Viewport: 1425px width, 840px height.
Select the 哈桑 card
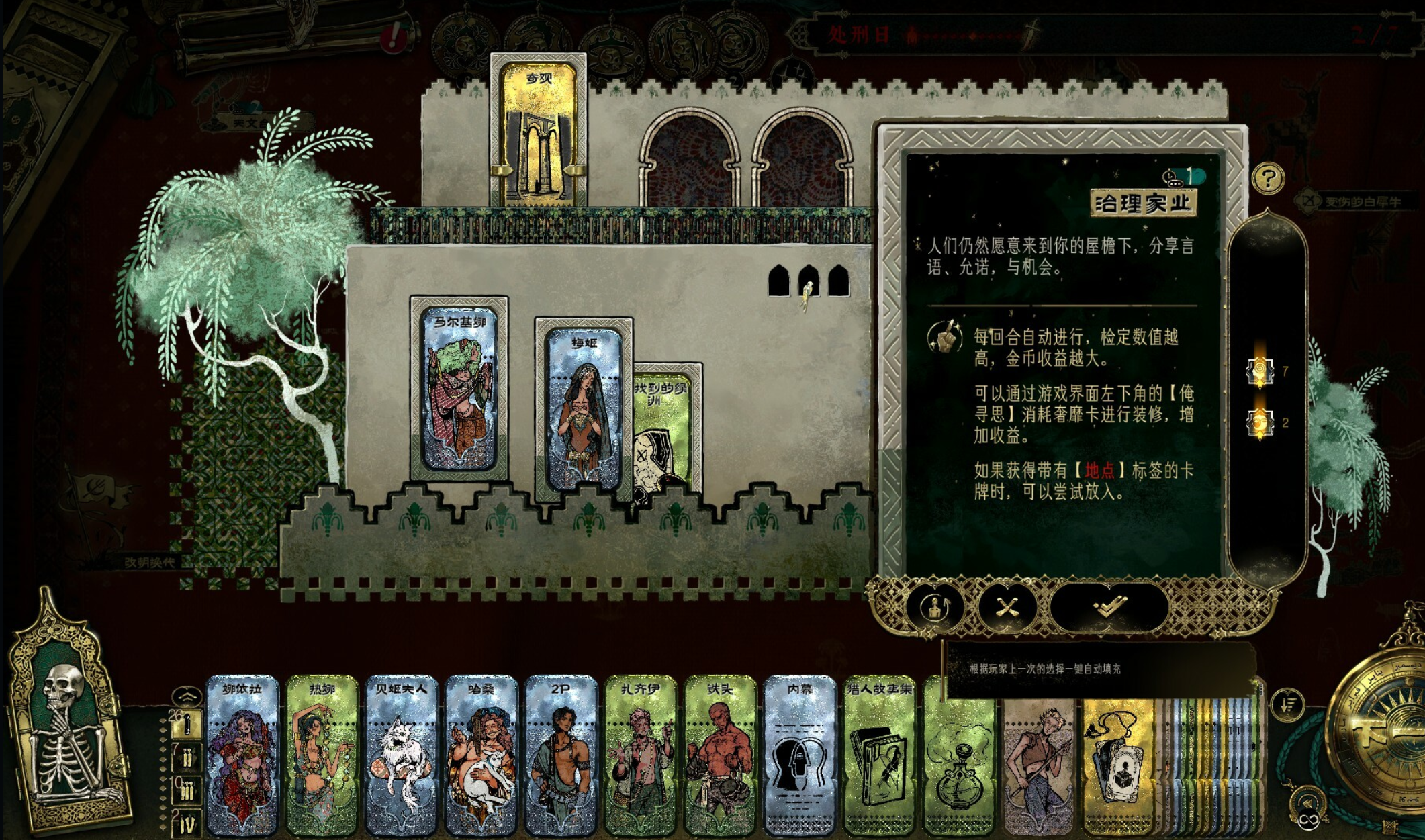point(481,755)
